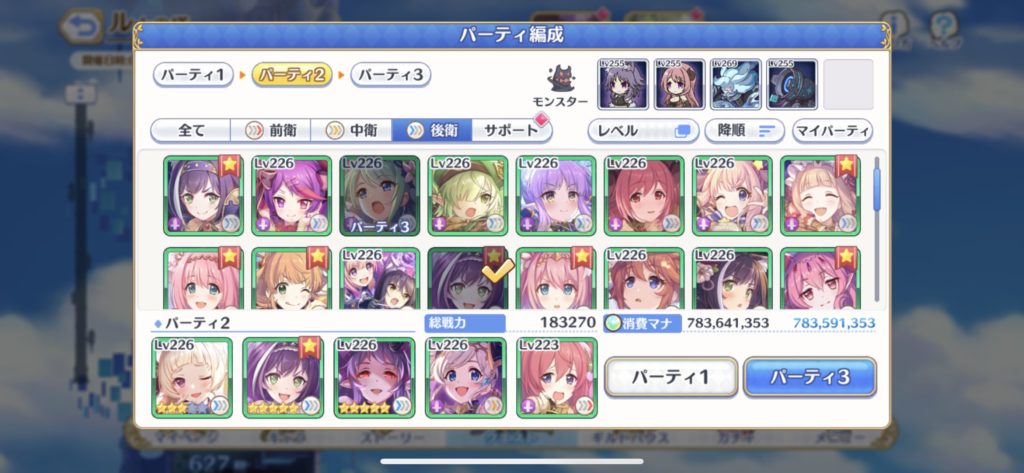The width and height of the screenshot is (1024, 473).
Task: Filter characters by 前衛 position
Action: point(271,131)
